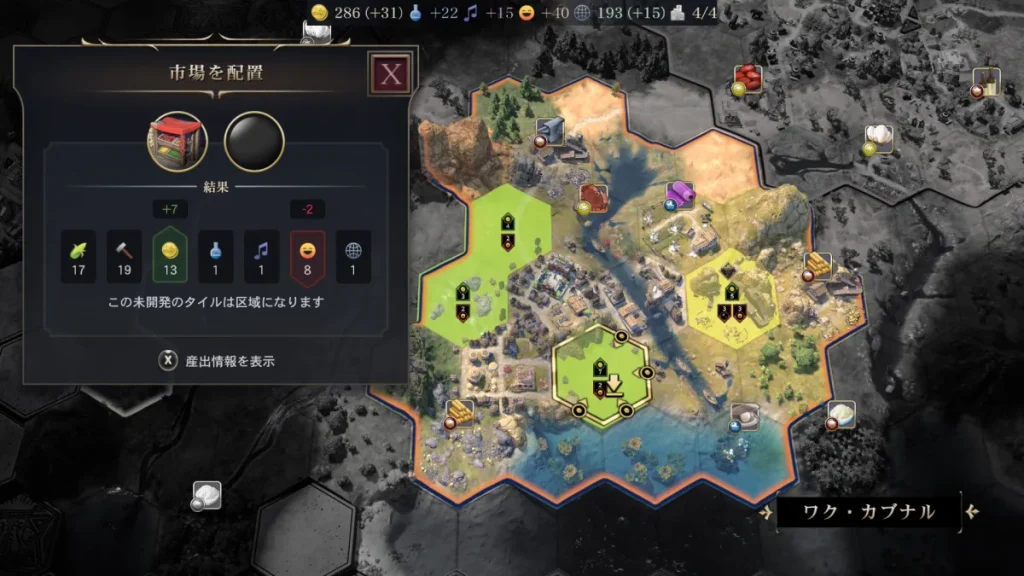
Task: Select the red market building slot
Action: point(178,141)
